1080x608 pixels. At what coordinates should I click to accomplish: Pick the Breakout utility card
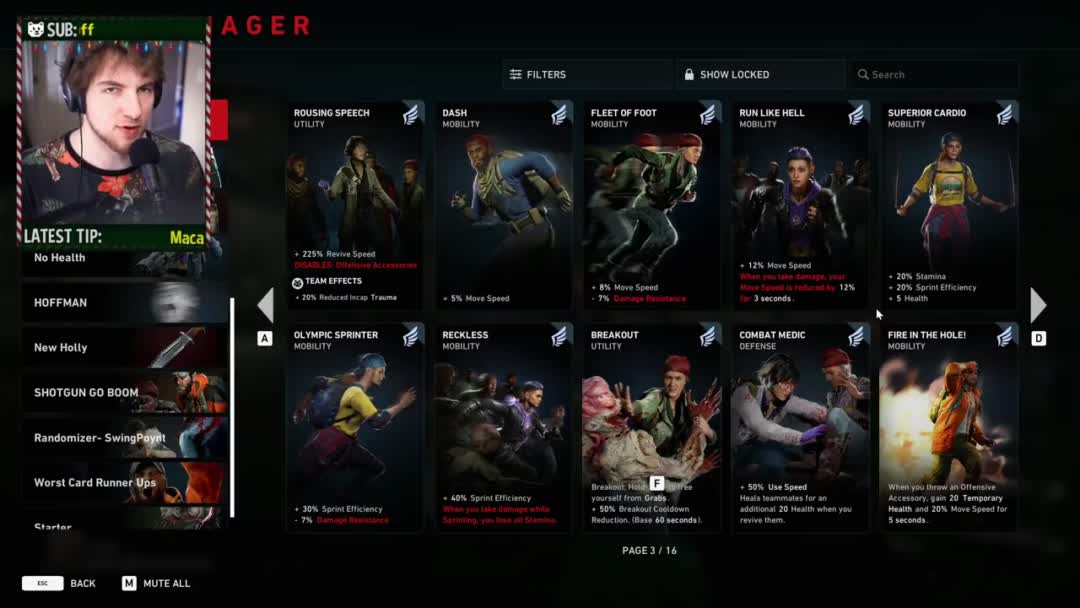pyautogui.click(x=651, y=427)
